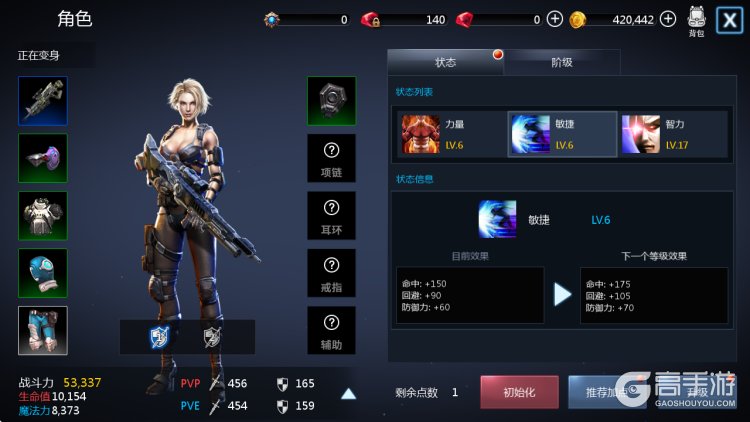
Task: Add more gold coins with plus
Action: 668,19
